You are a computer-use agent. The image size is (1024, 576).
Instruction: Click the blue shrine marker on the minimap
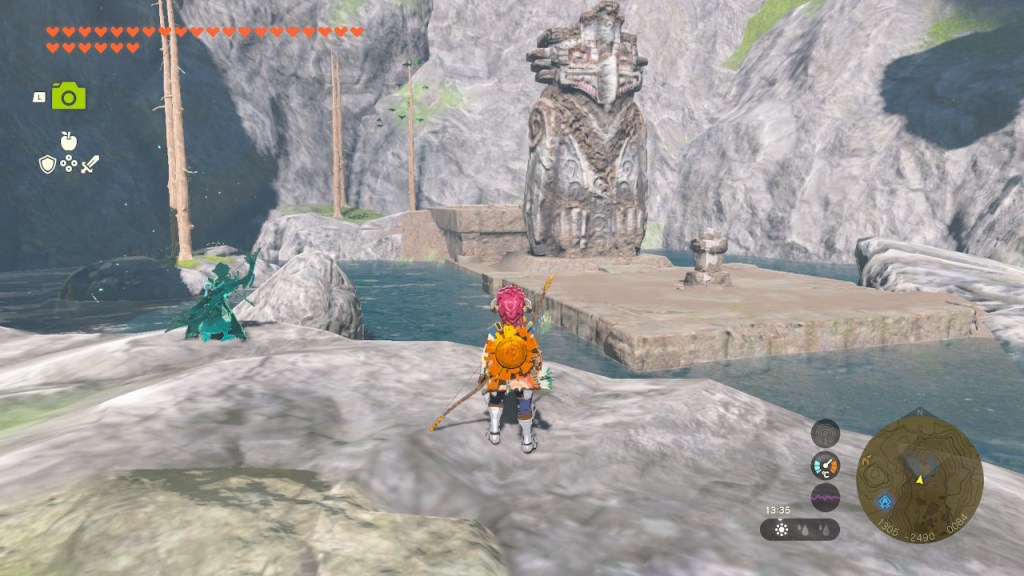coord(886,503)
